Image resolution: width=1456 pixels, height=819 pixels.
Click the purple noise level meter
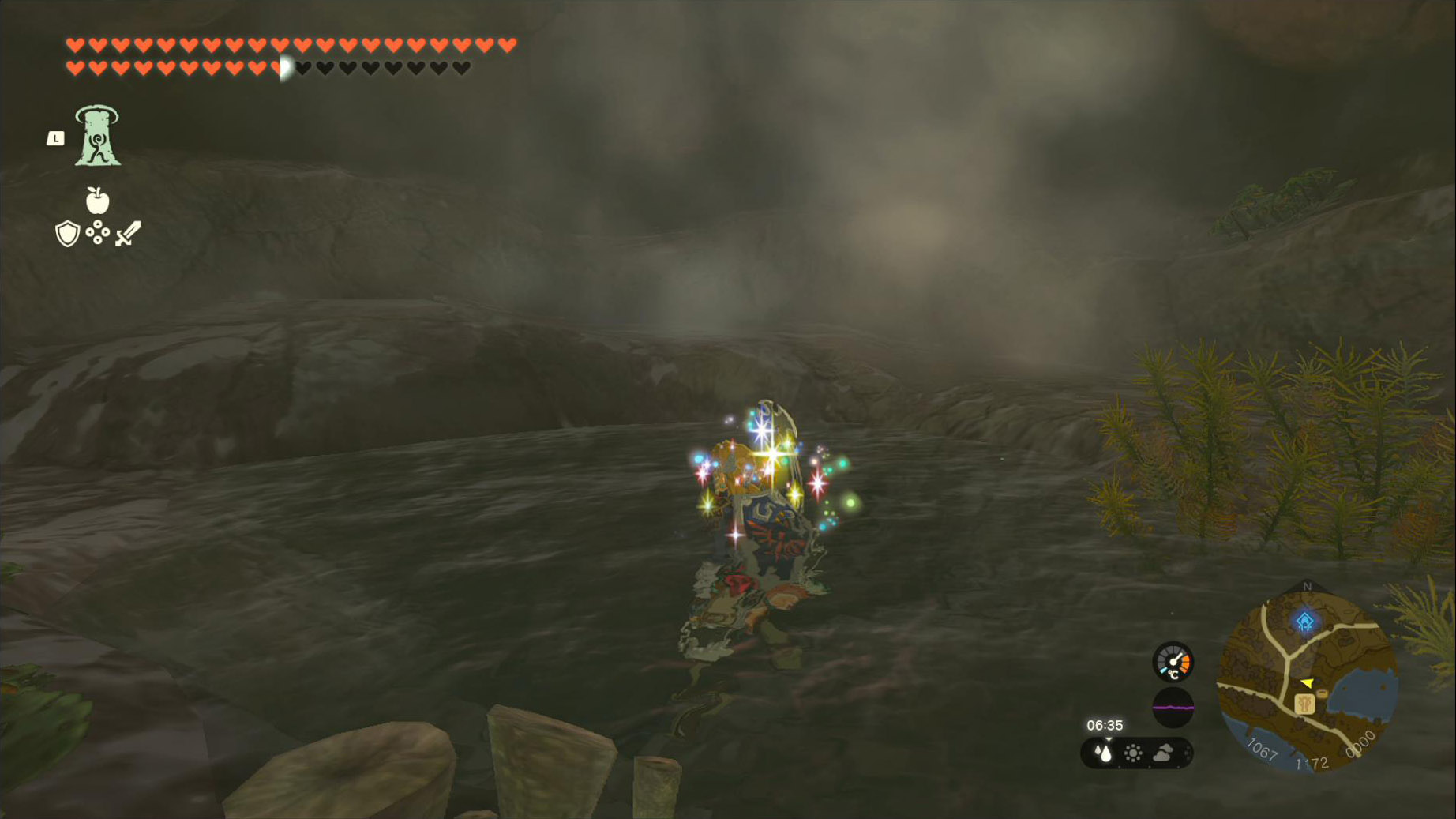coord(1173,707)
